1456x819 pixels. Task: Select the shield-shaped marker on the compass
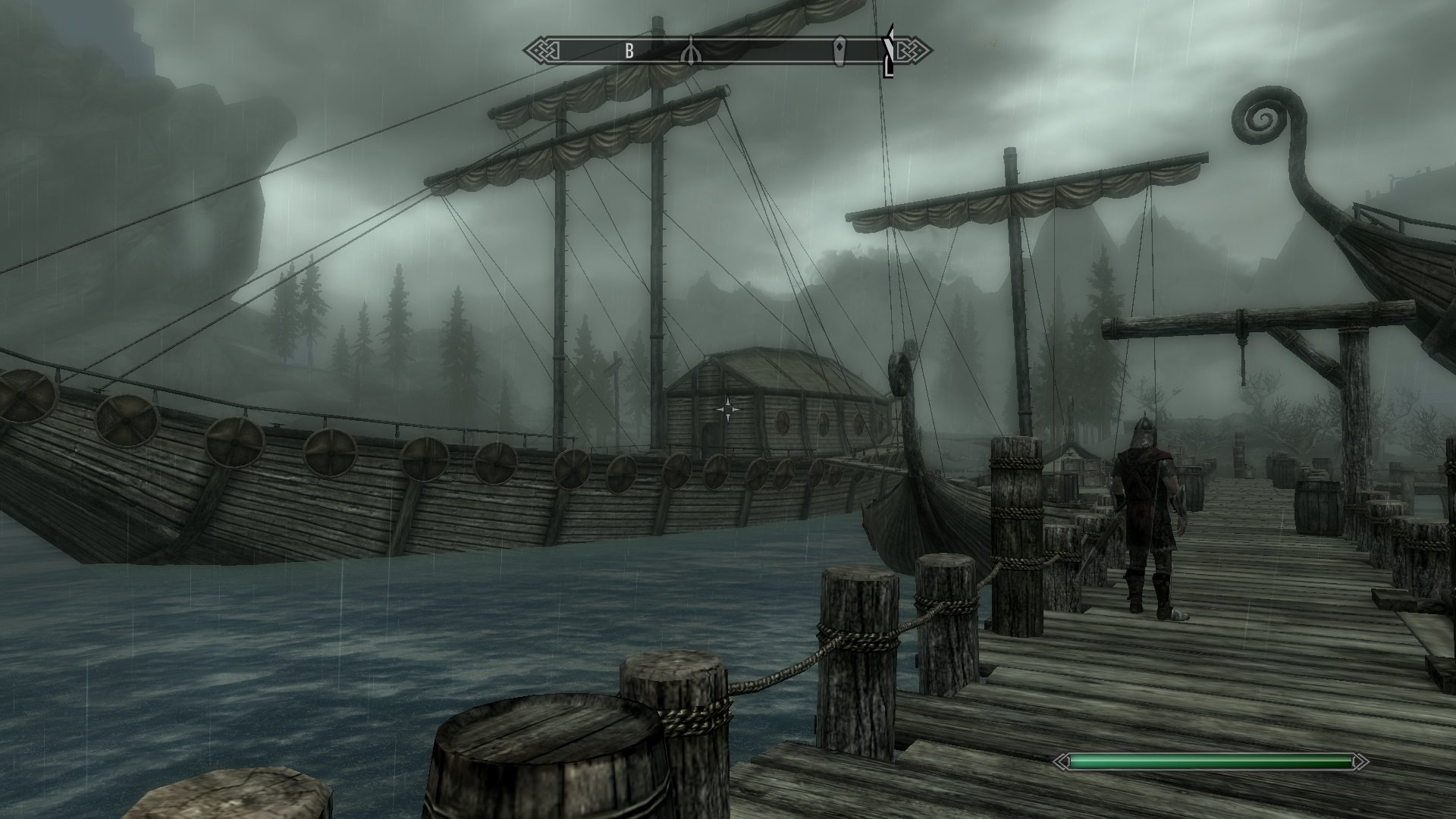pos(840,51)
